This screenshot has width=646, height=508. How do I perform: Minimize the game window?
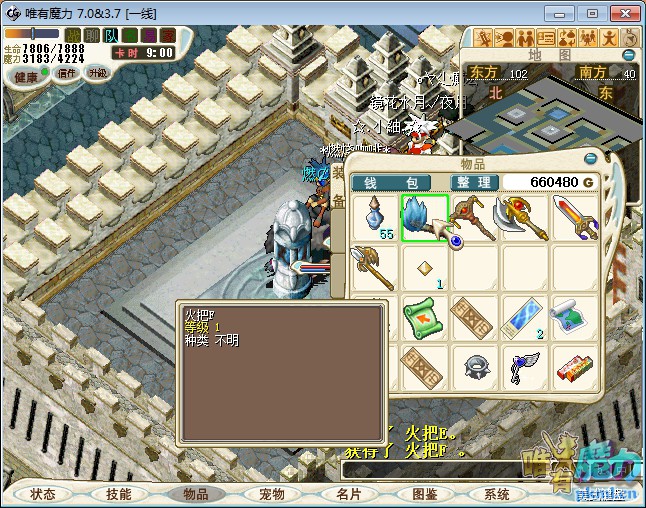click(x=561, y=13)
